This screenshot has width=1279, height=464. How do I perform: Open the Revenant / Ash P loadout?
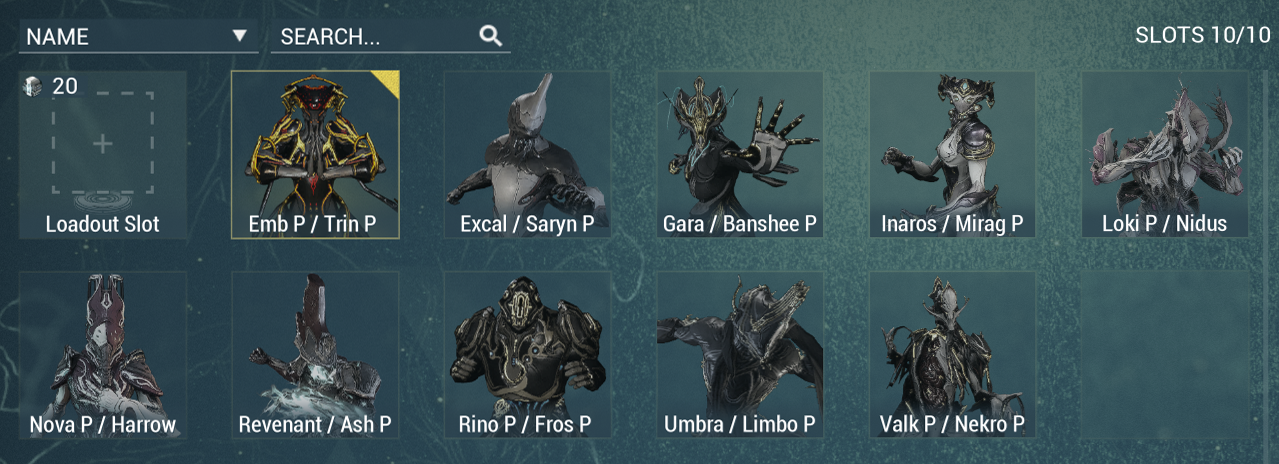[315, 354]
